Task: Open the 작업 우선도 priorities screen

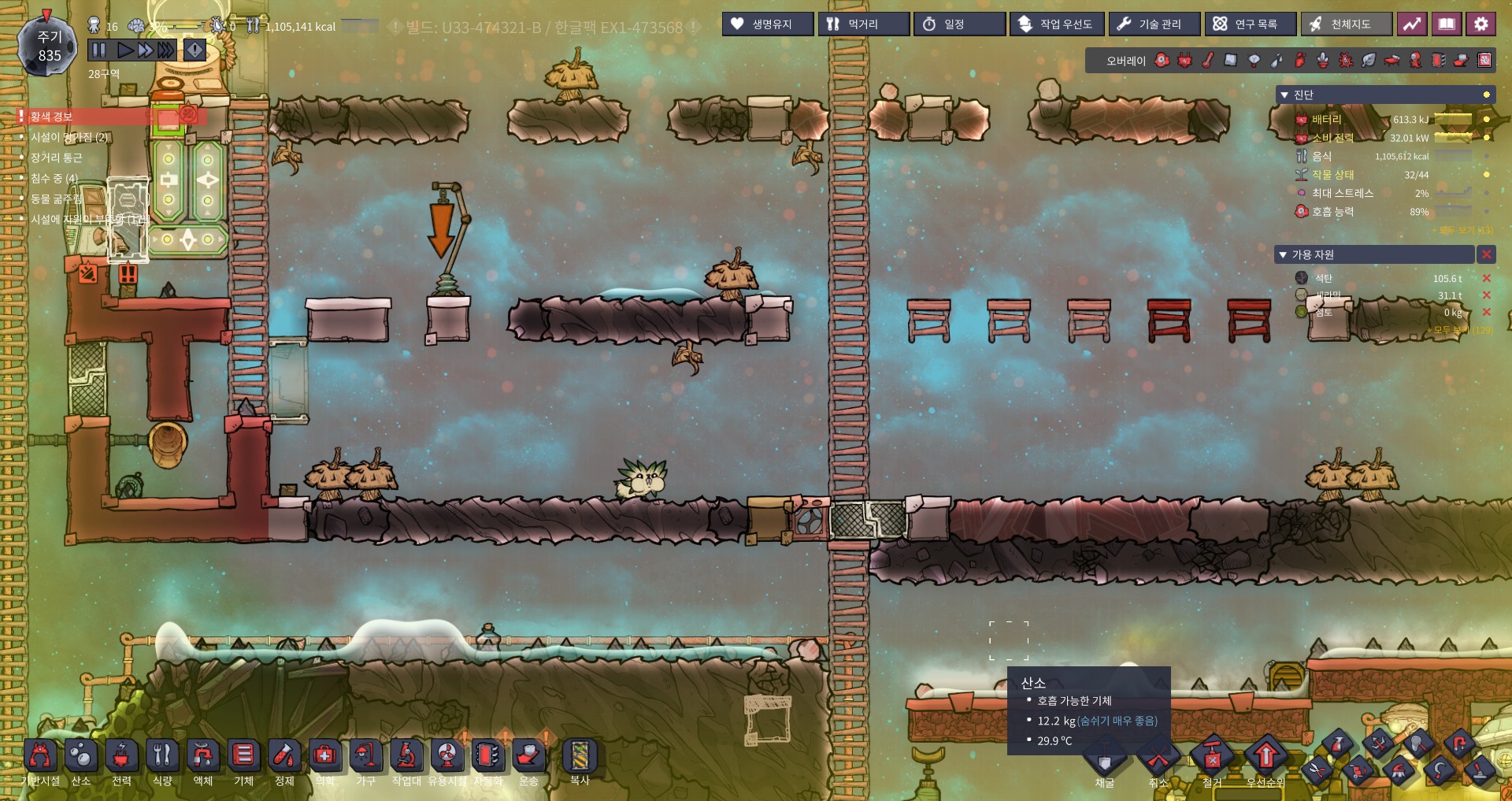Action: tap(1057, 24)
